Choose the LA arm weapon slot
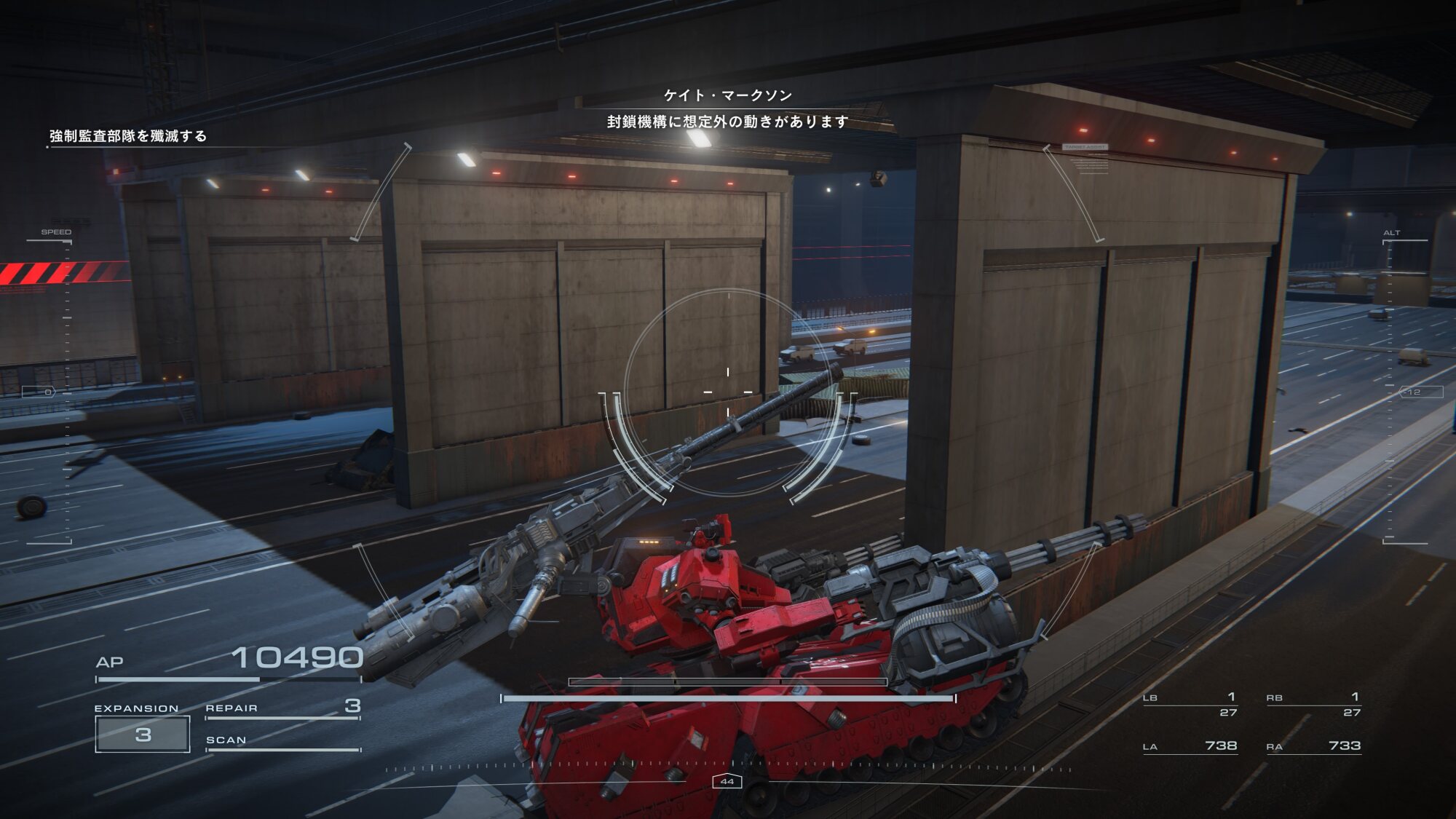The image size is (1456, 819). click(x=1190, y=746)
